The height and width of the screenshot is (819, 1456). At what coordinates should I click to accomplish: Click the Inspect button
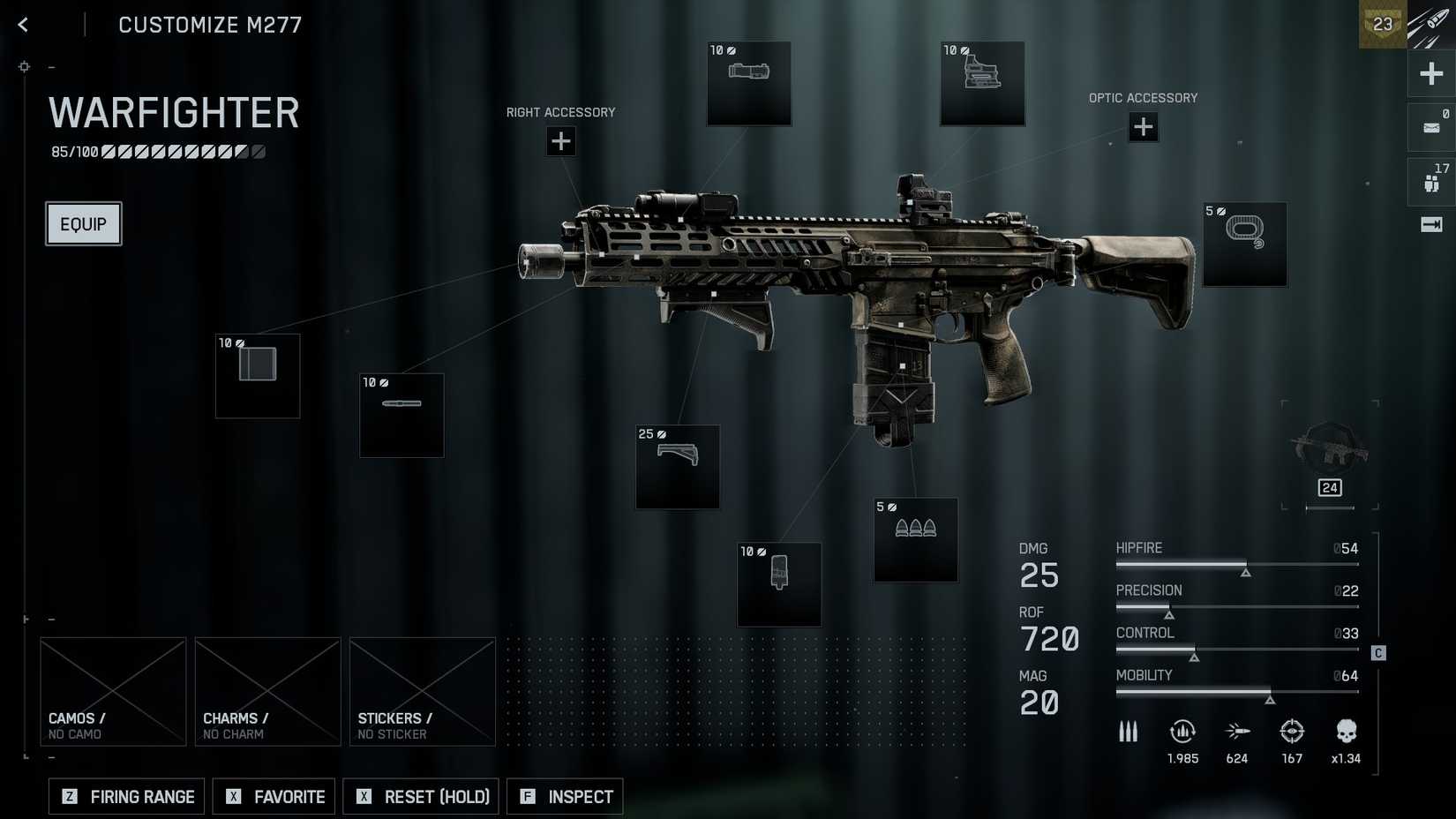pos(565,796)
